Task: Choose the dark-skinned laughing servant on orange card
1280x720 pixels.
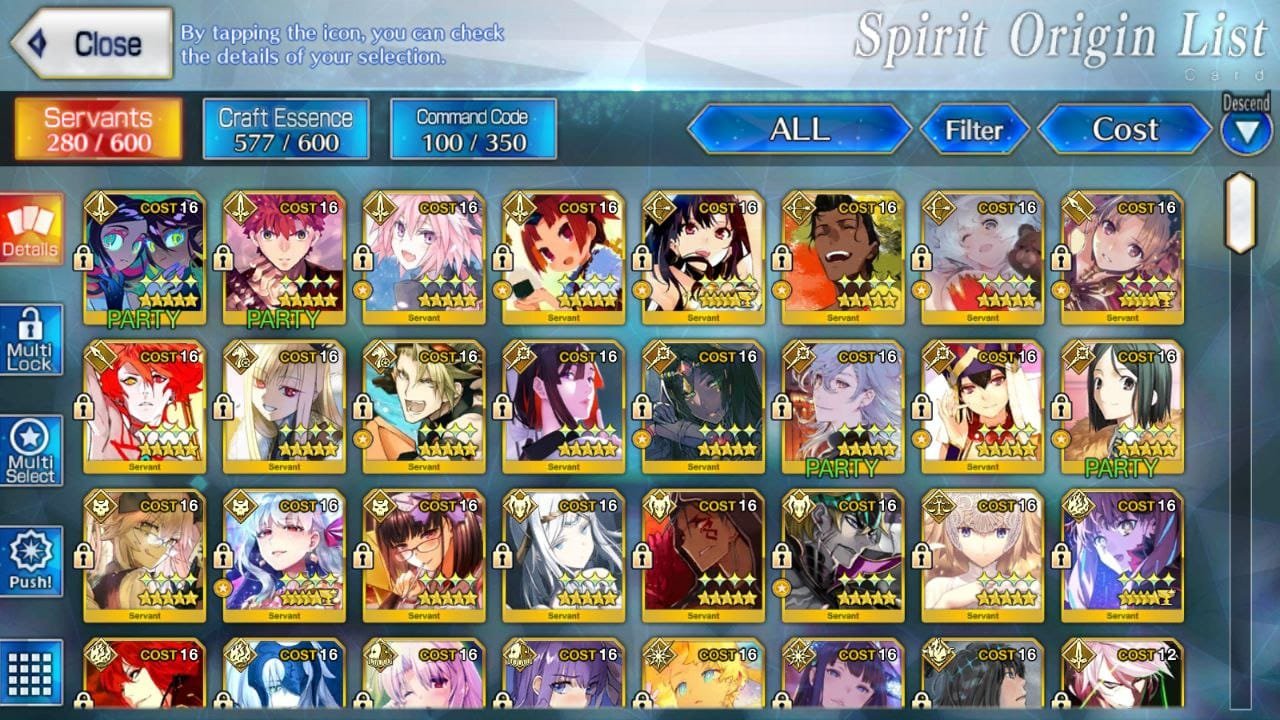Action: pos(843,256)
